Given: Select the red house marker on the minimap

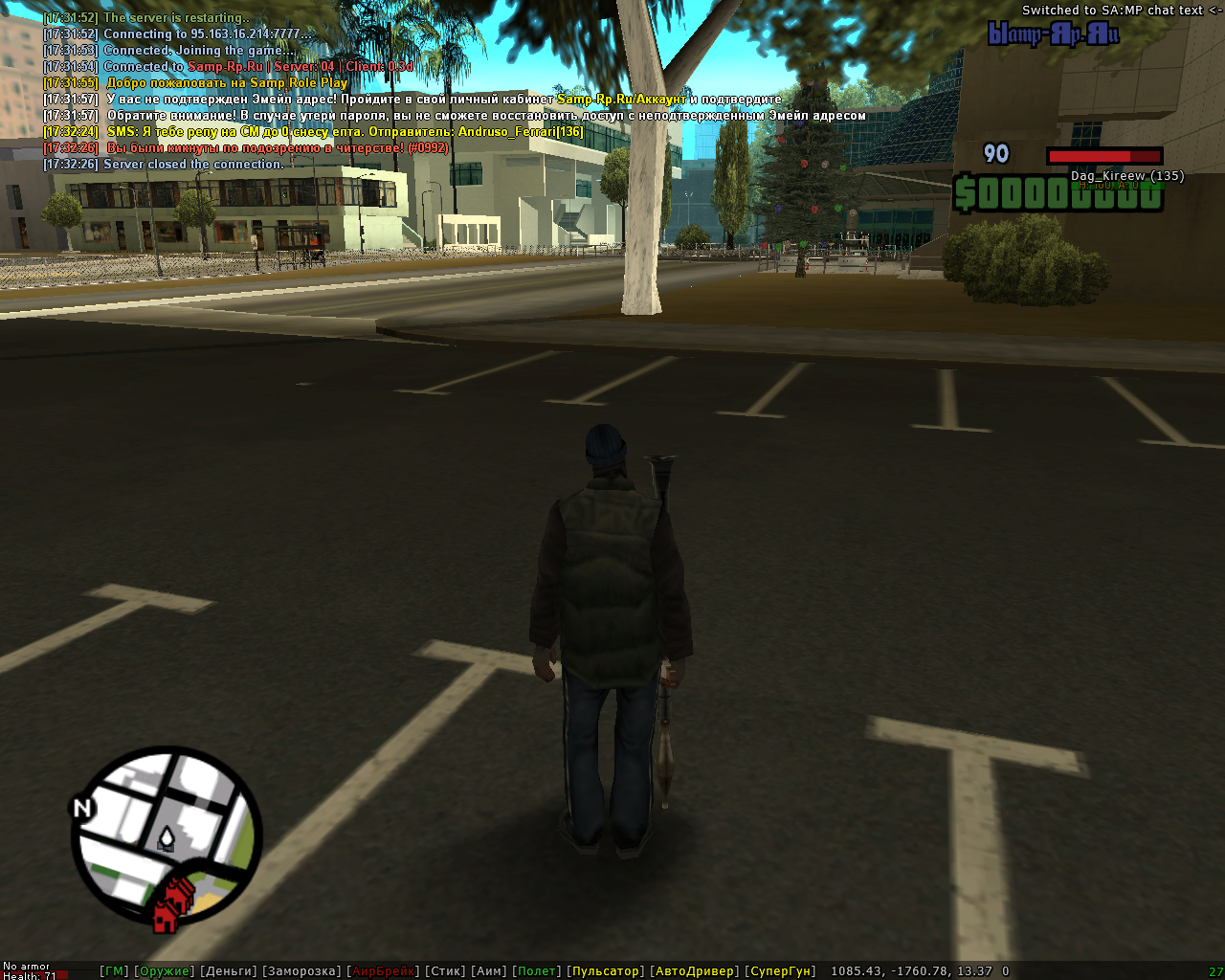Looking at the screenshot, I should point(173,904).
